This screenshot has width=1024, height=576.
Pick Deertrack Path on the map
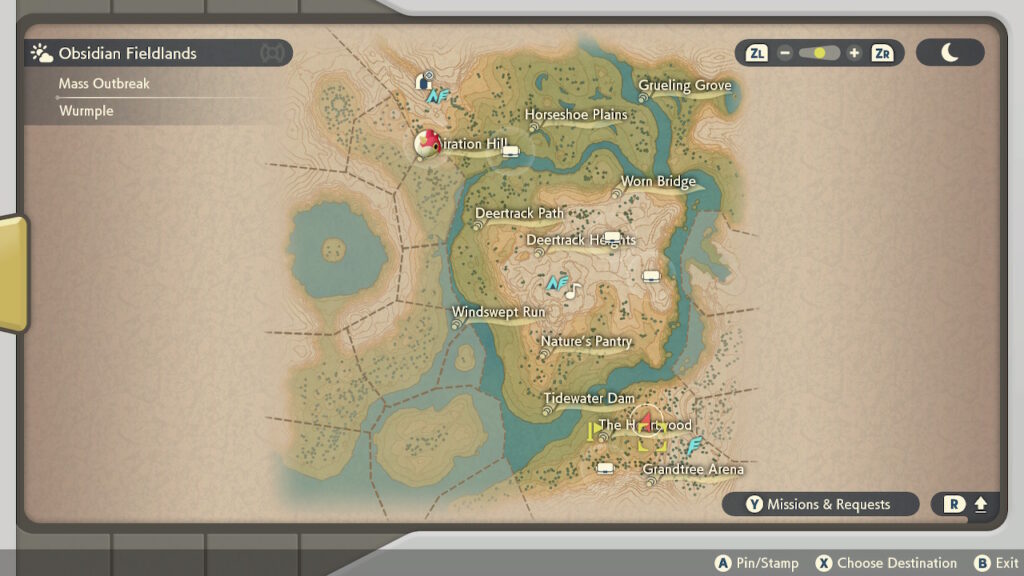[519, 213]
